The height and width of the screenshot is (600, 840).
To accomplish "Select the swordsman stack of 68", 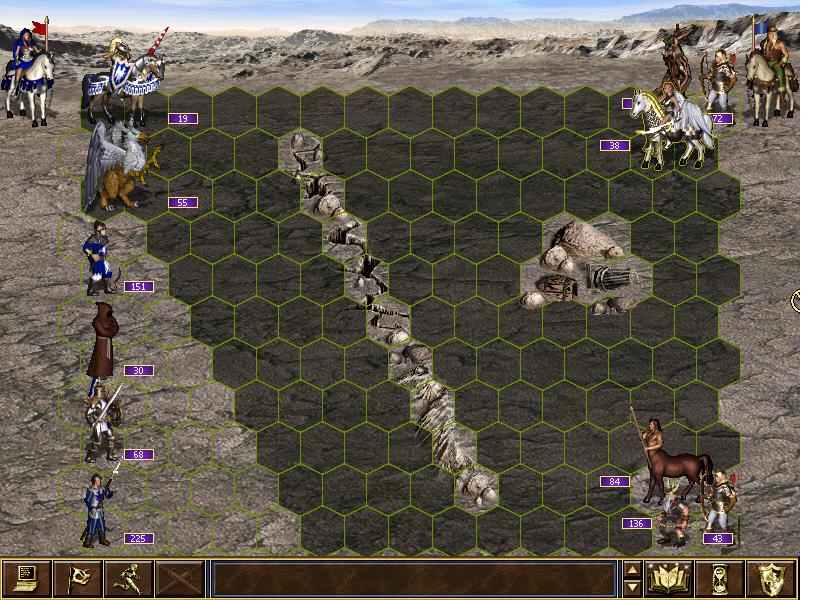I will point(102,422).
